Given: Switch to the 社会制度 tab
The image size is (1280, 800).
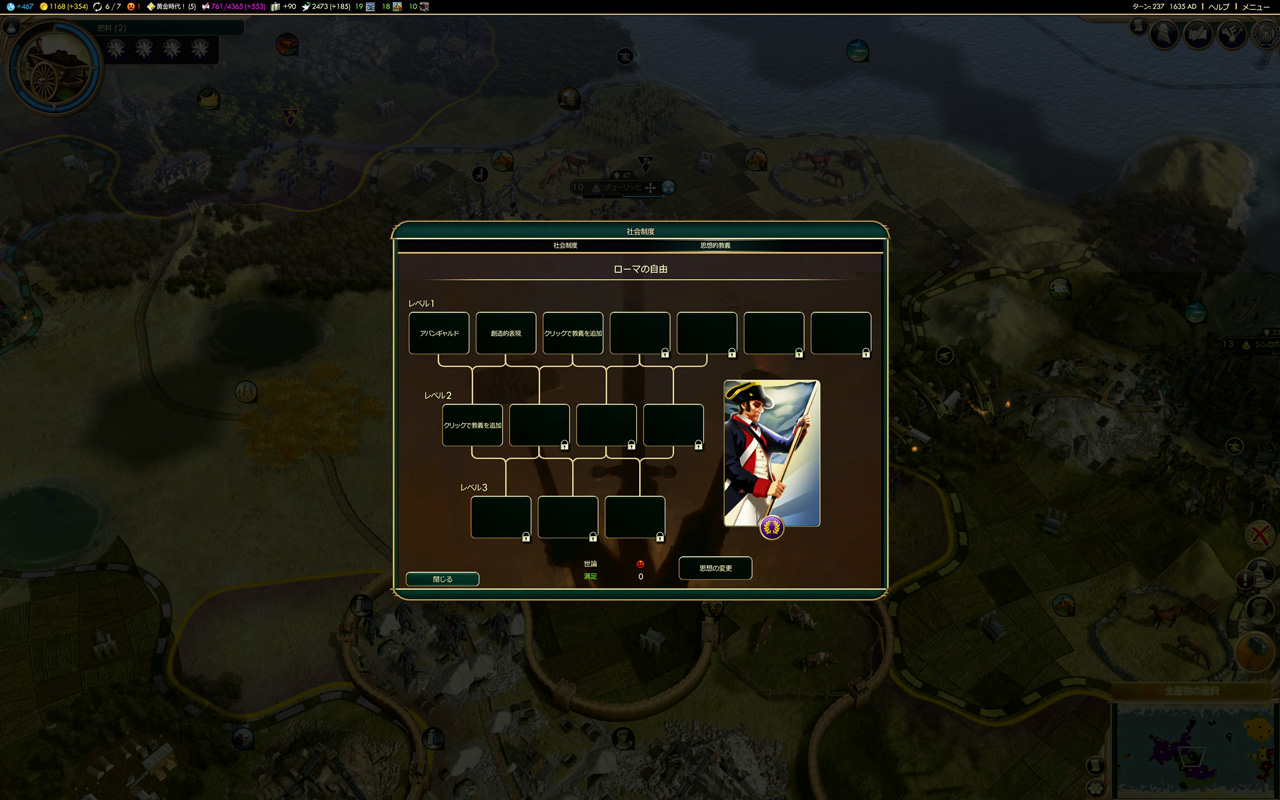Looking at the screenshot, I should point(565,245).
